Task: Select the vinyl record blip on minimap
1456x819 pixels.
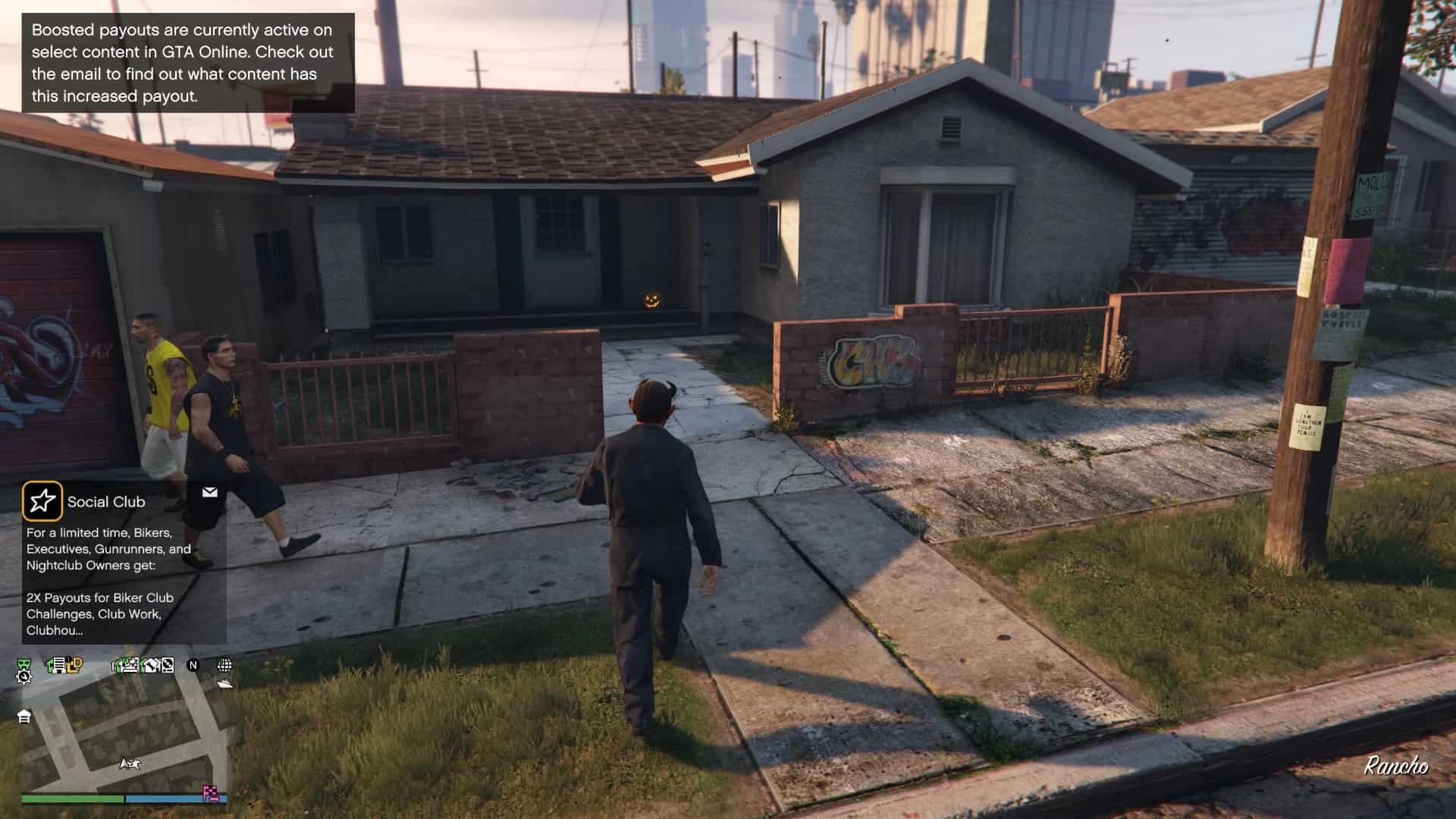Action: pyautogui.click(x=168, y=665)
